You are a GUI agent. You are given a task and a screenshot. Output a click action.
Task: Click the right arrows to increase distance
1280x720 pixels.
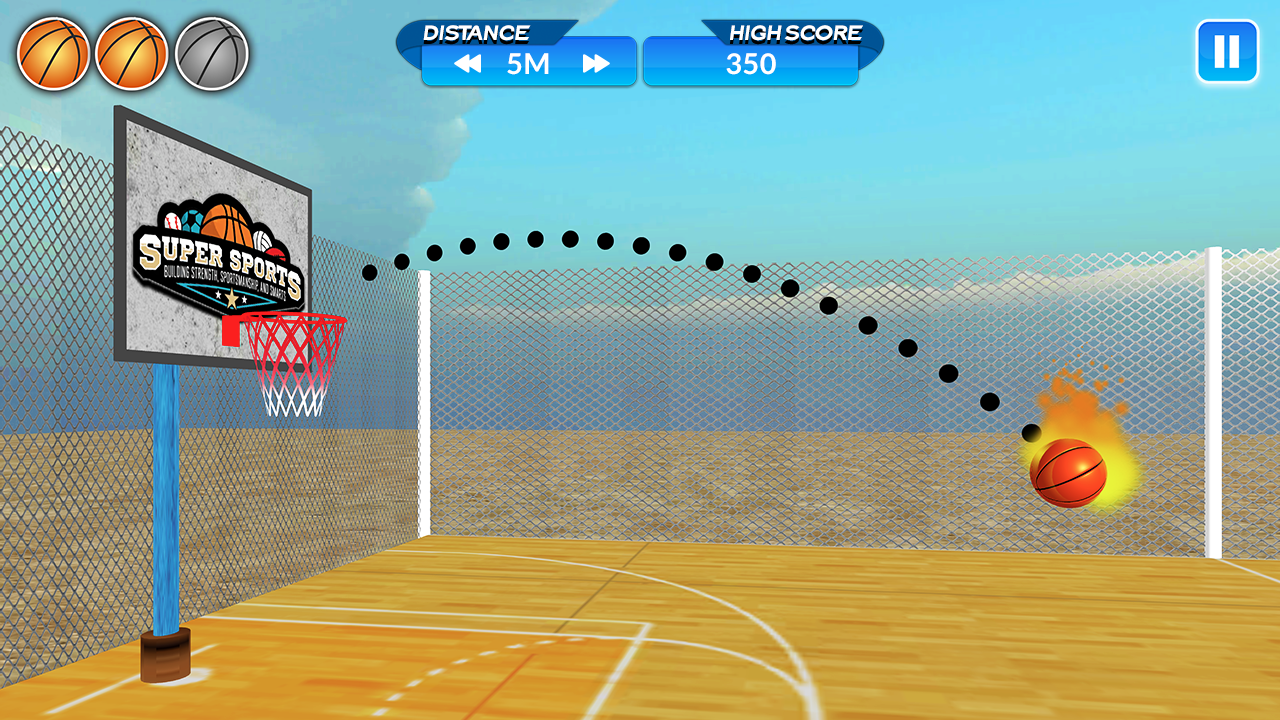(594, 62)
